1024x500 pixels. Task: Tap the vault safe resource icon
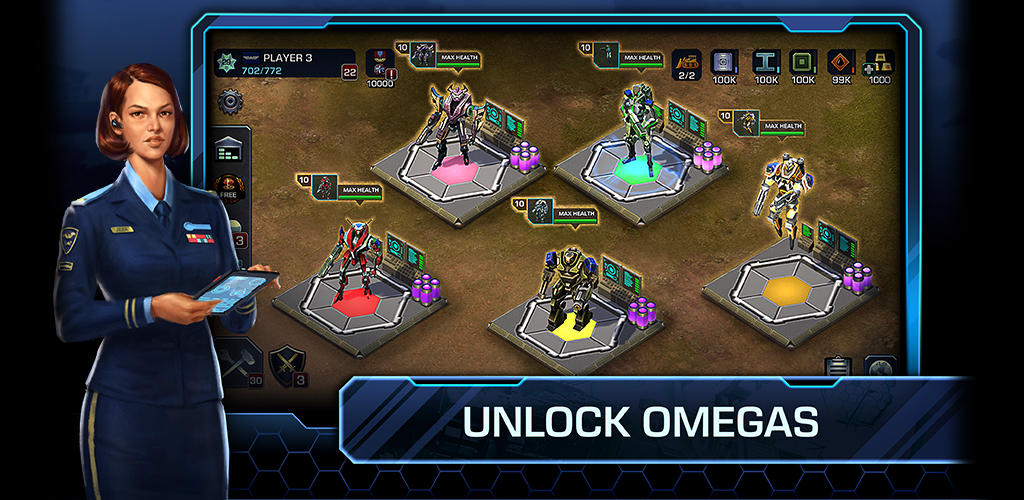(x=725, y=63)
